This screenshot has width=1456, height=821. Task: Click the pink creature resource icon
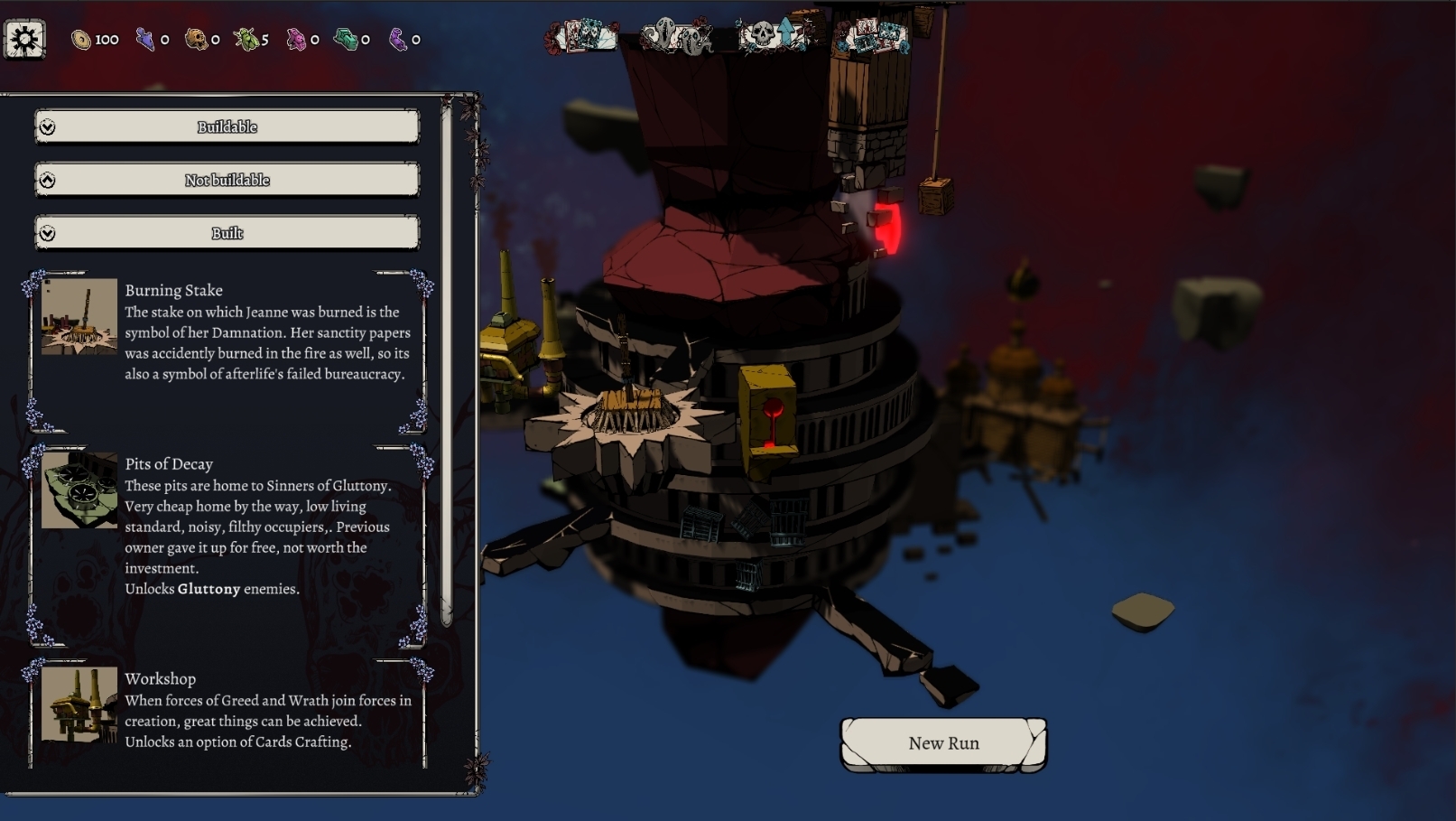(298, 38)
